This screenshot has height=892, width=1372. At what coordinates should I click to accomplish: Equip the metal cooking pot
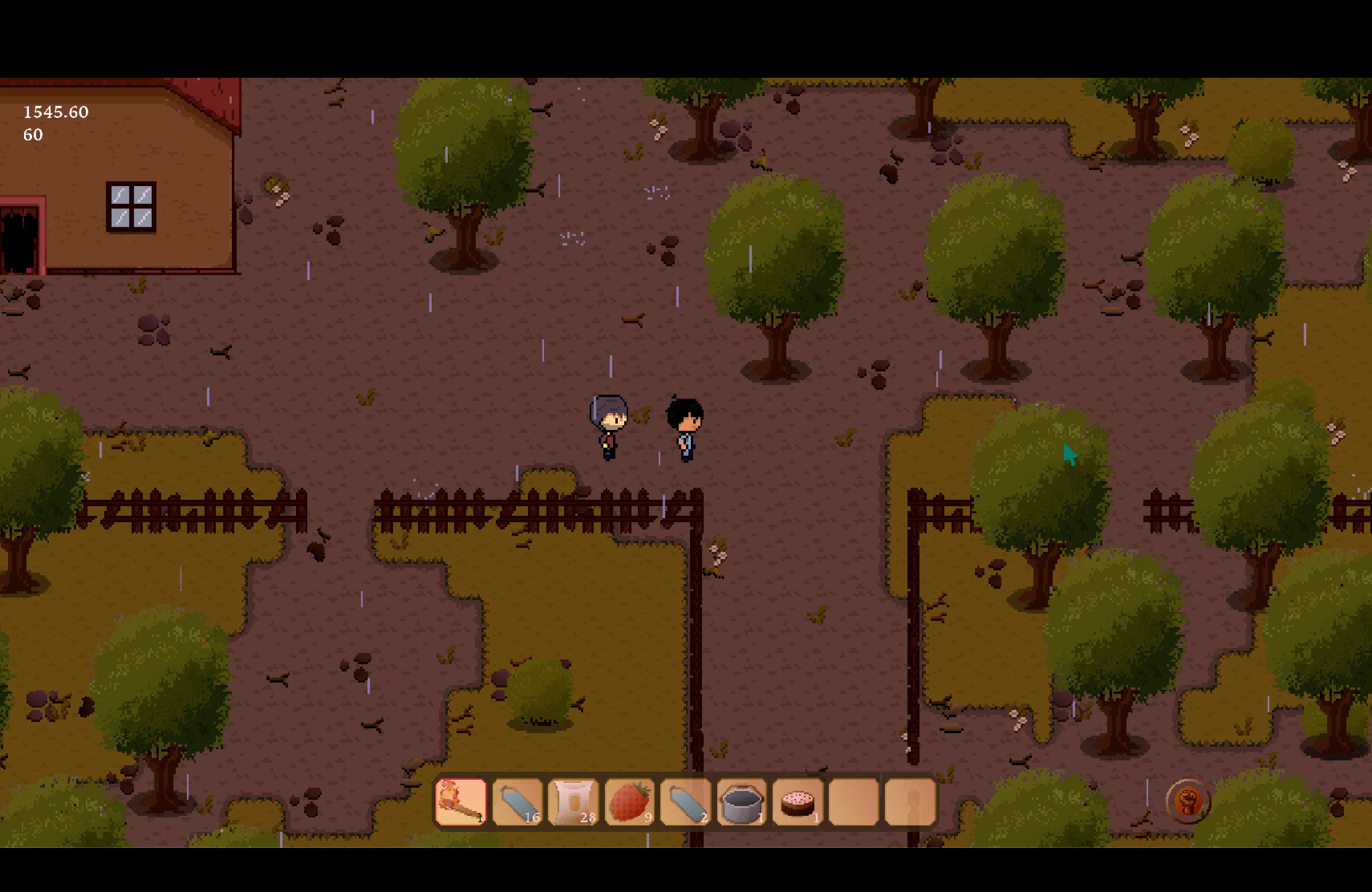tap(742, 801)
